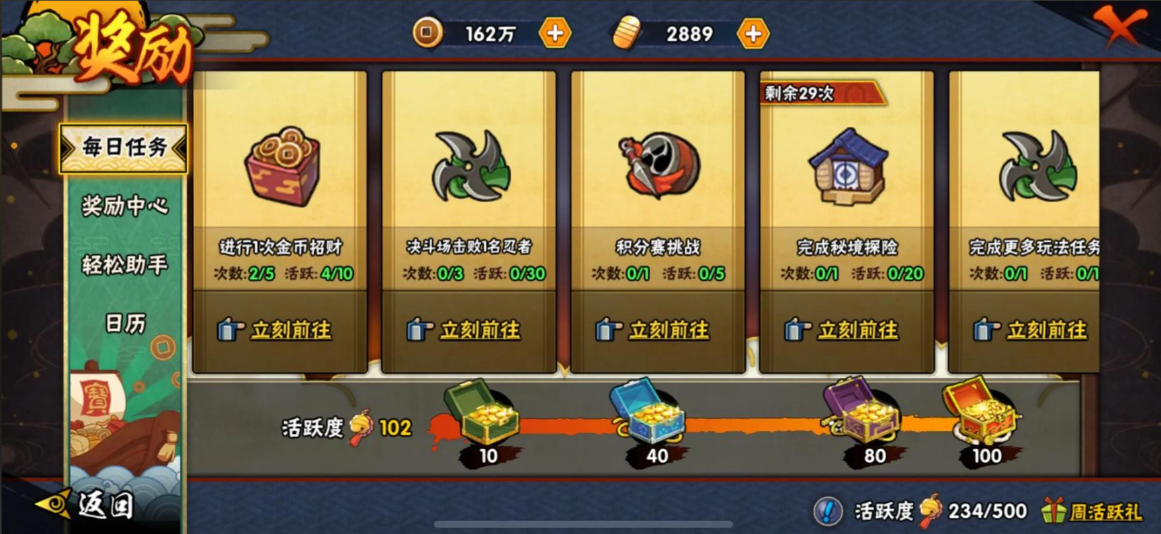Switch to the 每日任务 tab
Image resolution: width=1161 pixels, height=534 pixels.
point(124,148)
